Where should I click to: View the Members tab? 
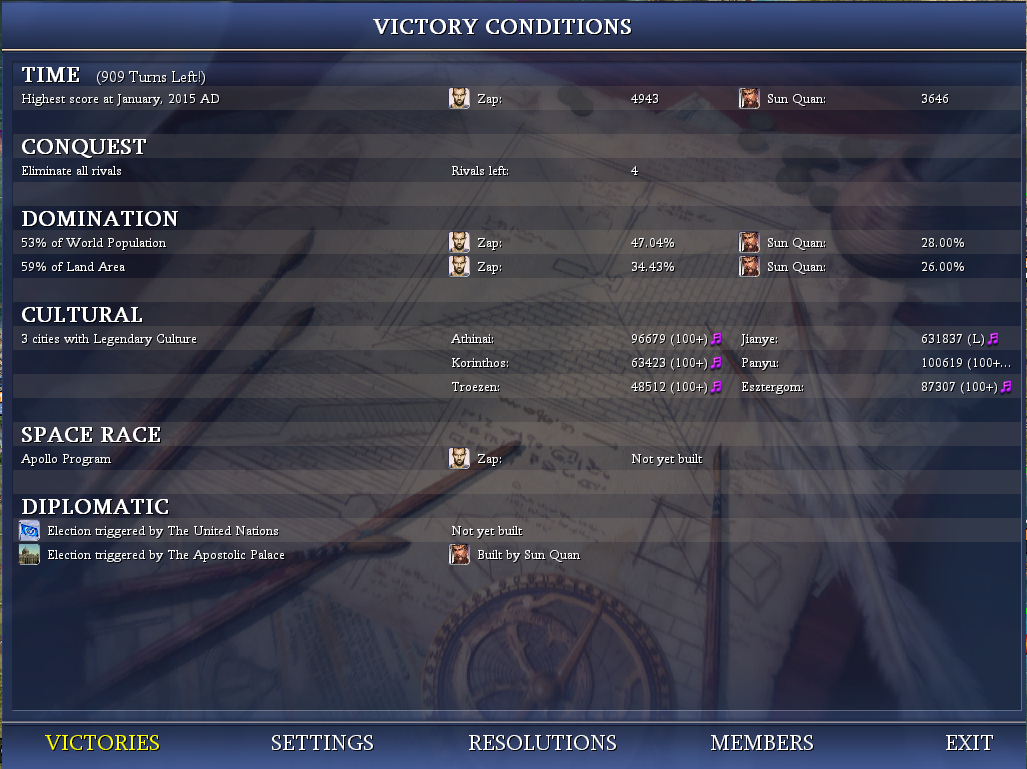pos(761,743)
